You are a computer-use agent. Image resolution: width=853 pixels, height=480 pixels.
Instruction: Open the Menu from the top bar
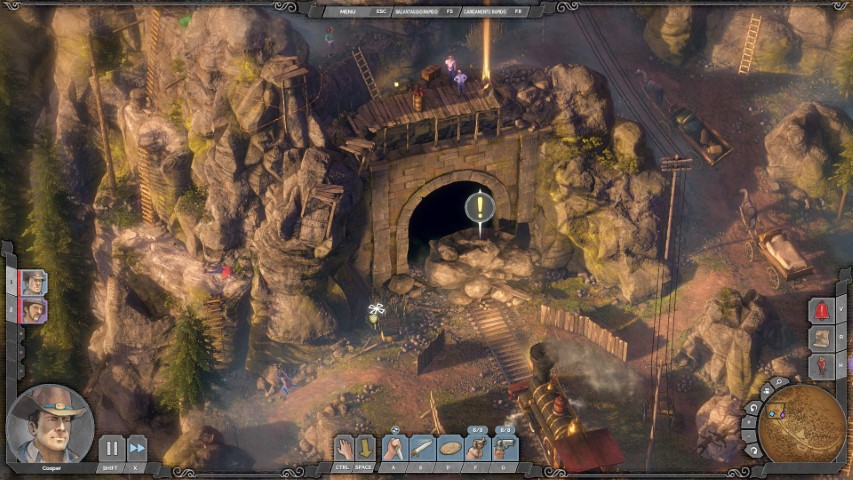[x=348, y=11]
